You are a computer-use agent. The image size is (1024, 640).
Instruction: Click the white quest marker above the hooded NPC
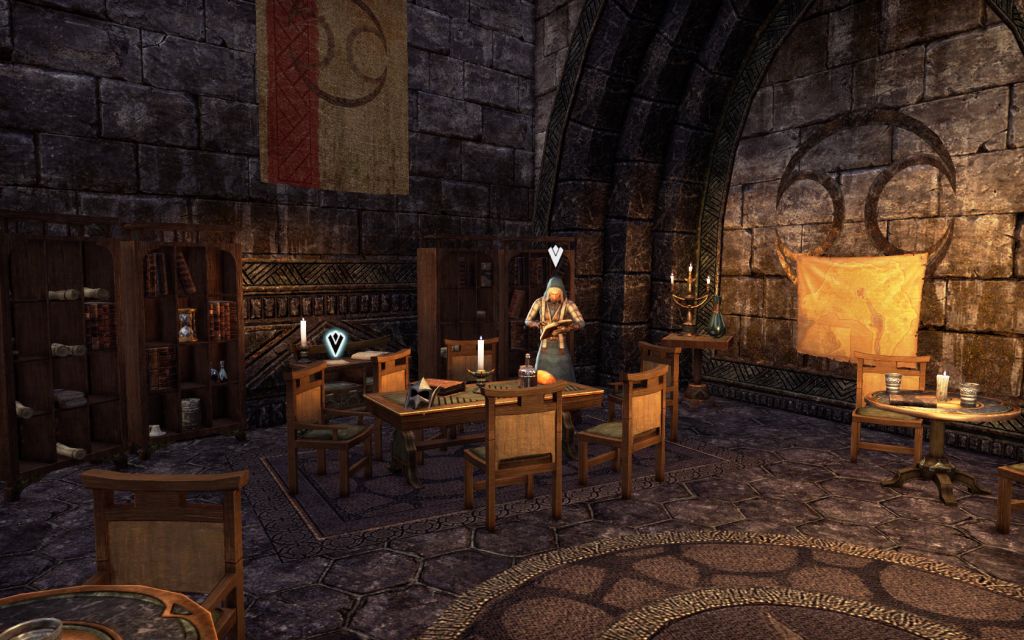pos(555,255)
